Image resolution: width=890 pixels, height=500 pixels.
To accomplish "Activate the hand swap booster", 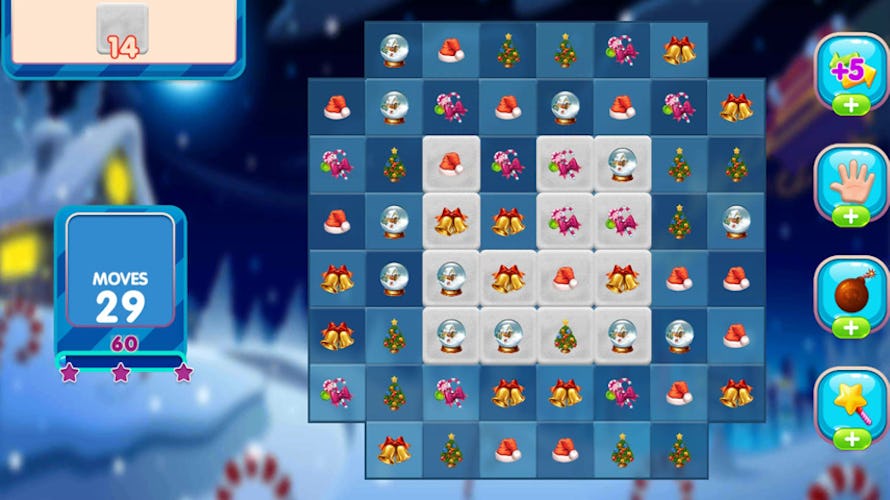I will tap(850, 183).
